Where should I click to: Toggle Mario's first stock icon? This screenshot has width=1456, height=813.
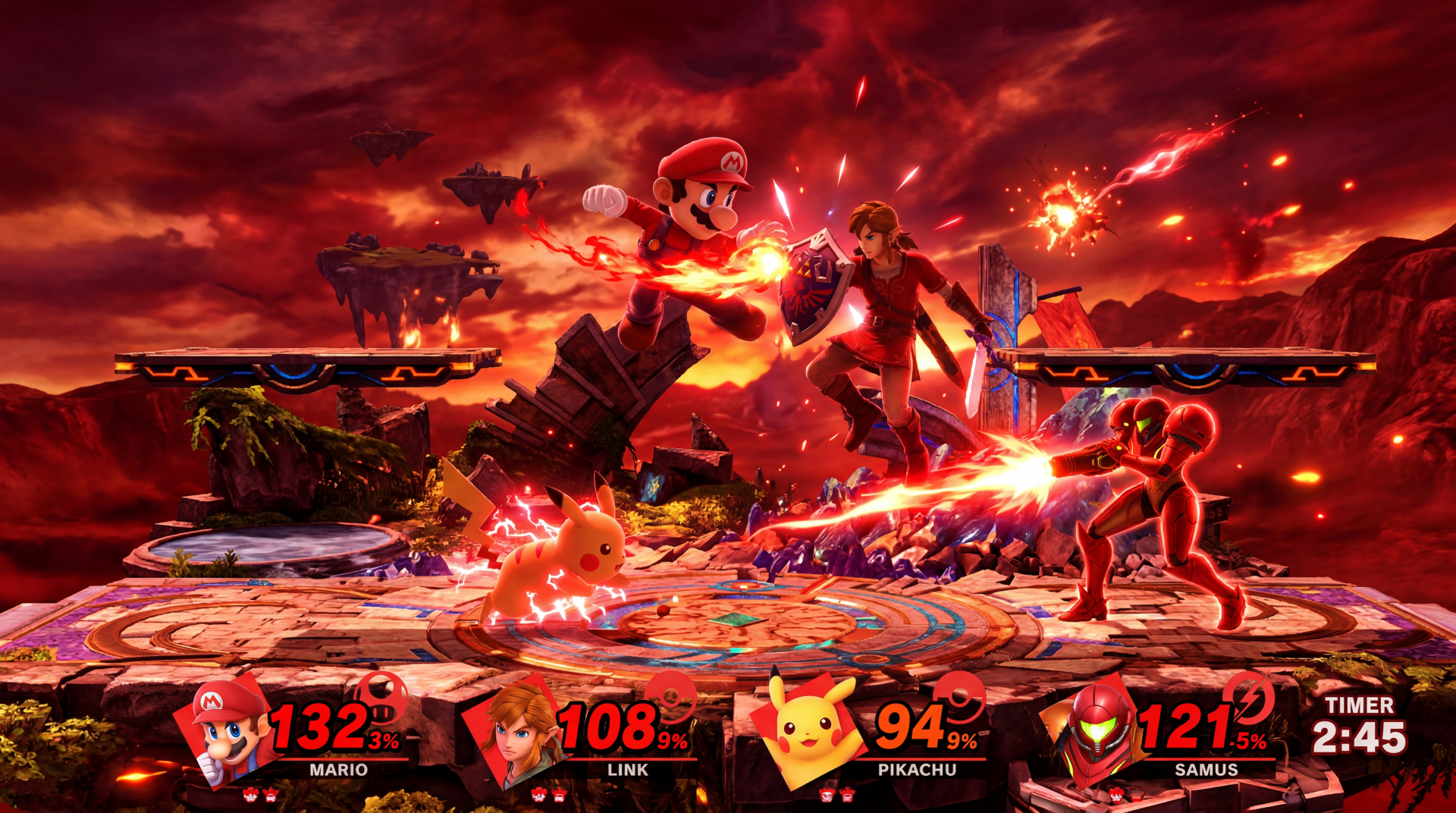253,793
